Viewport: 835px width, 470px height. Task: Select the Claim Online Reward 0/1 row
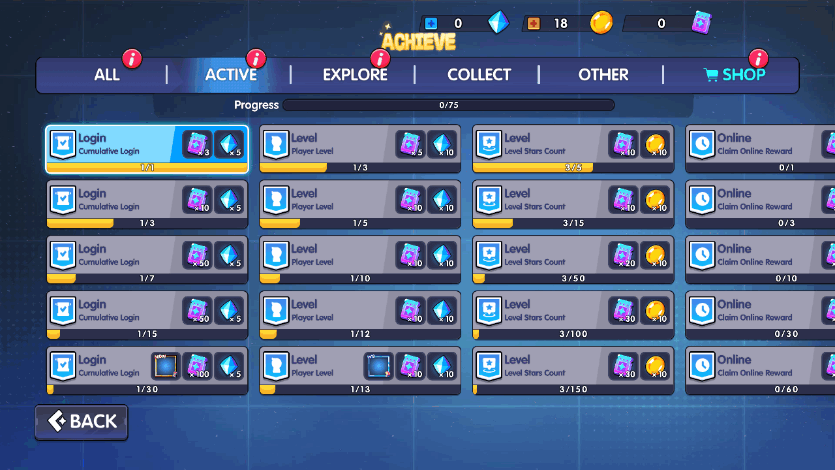pyautogui.click(x=760, y=149)
